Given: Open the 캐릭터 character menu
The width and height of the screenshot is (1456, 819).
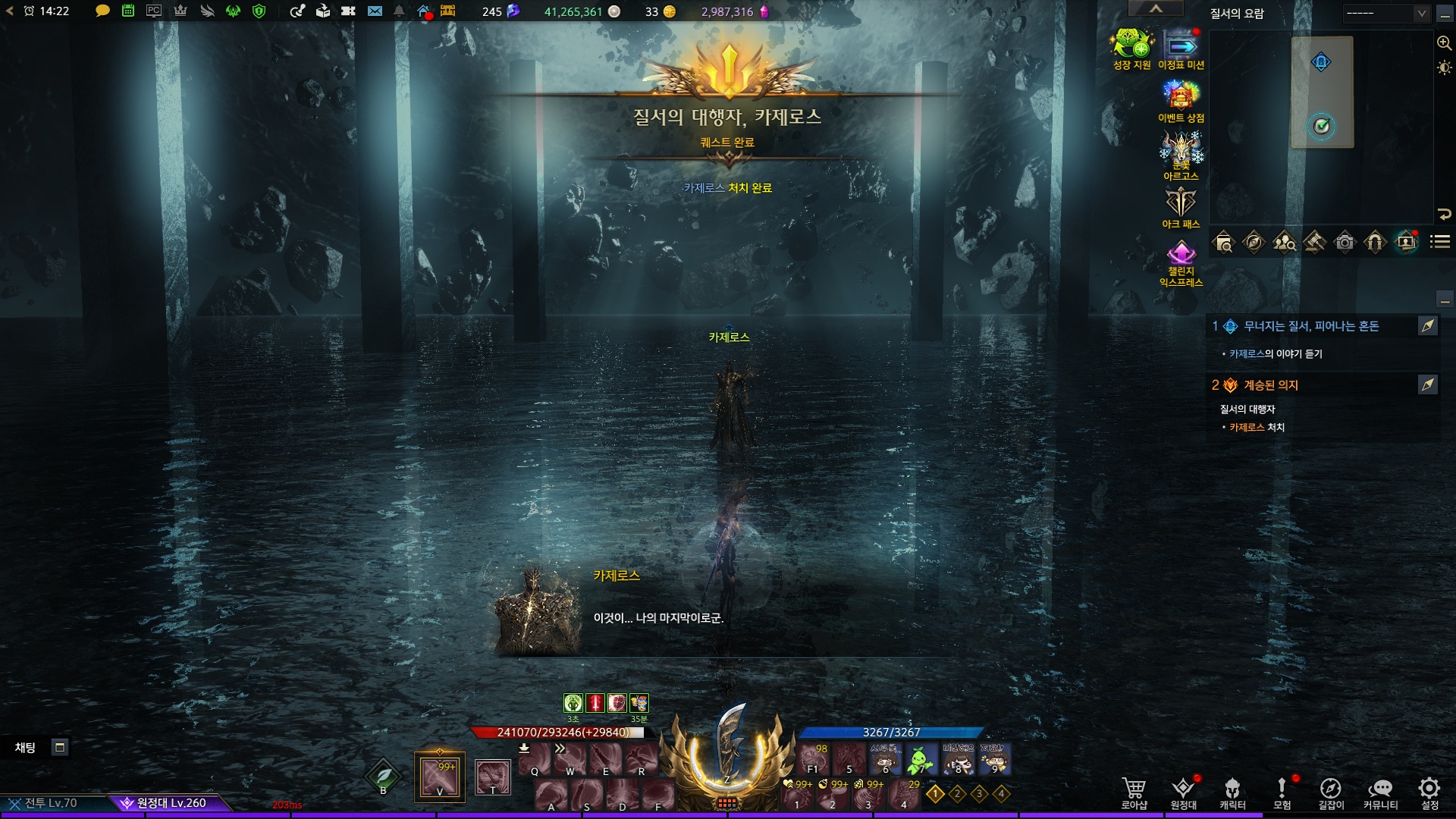Looking at the screenshot, I should click(1232, 792).
